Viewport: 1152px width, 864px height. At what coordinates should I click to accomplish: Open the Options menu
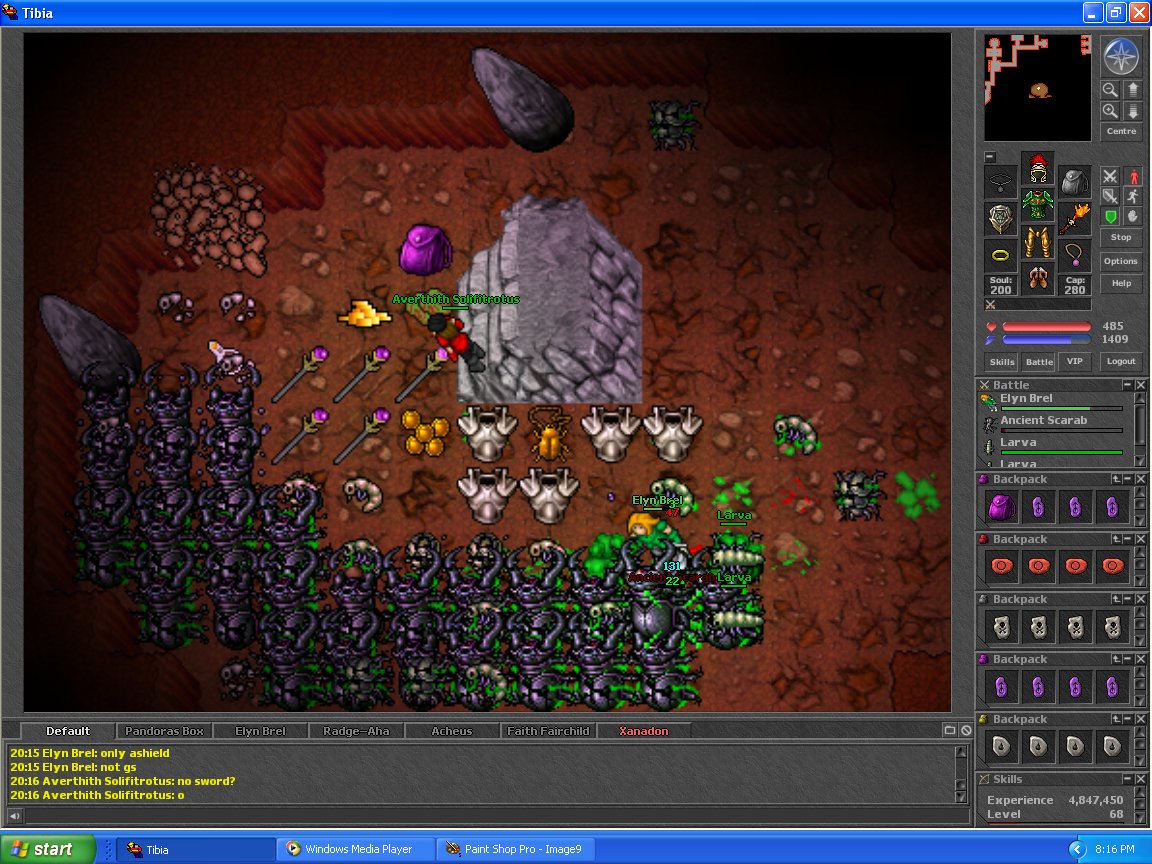(1121, 261)
